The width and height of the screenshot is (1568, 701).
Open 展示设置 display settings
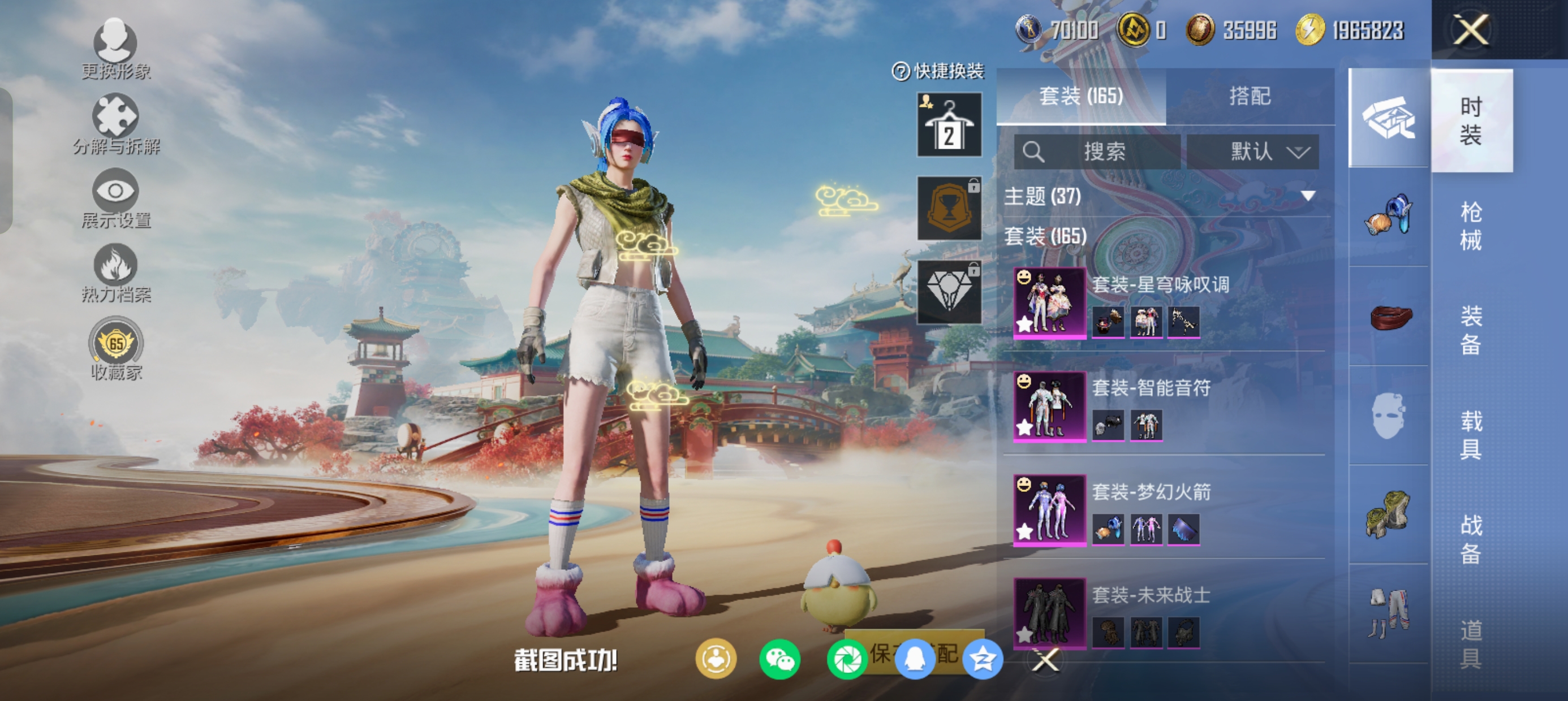(115, 198)
